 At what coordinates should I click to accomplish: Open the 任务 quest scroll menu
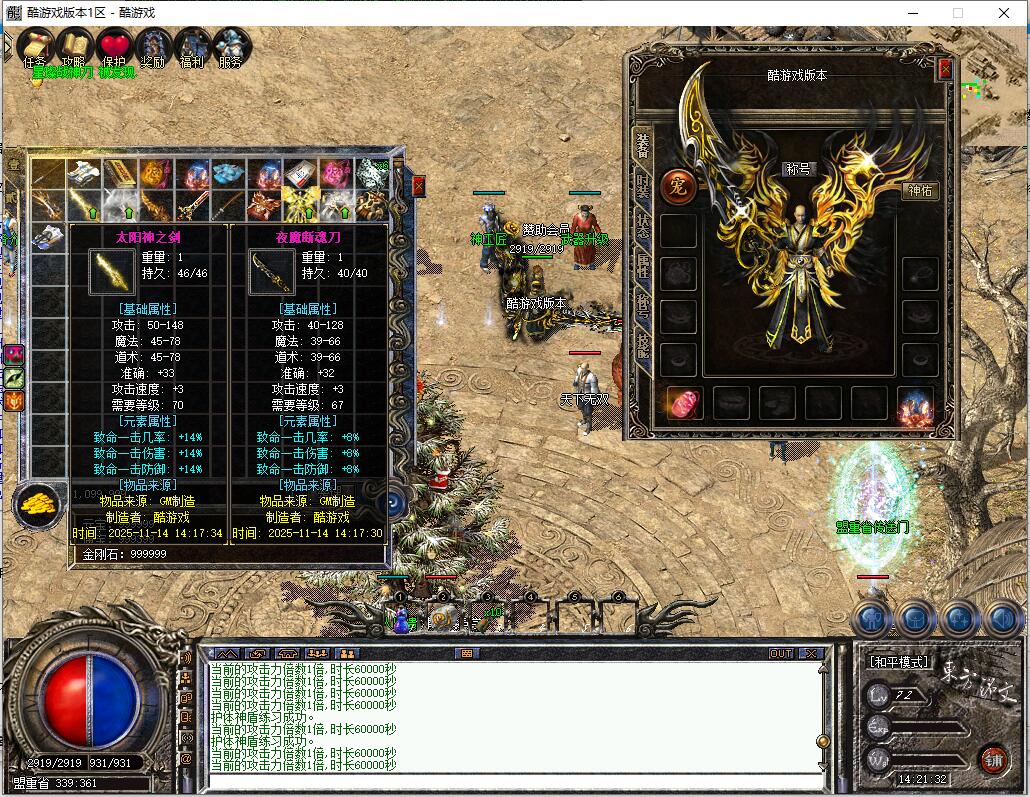click(35, 47)
